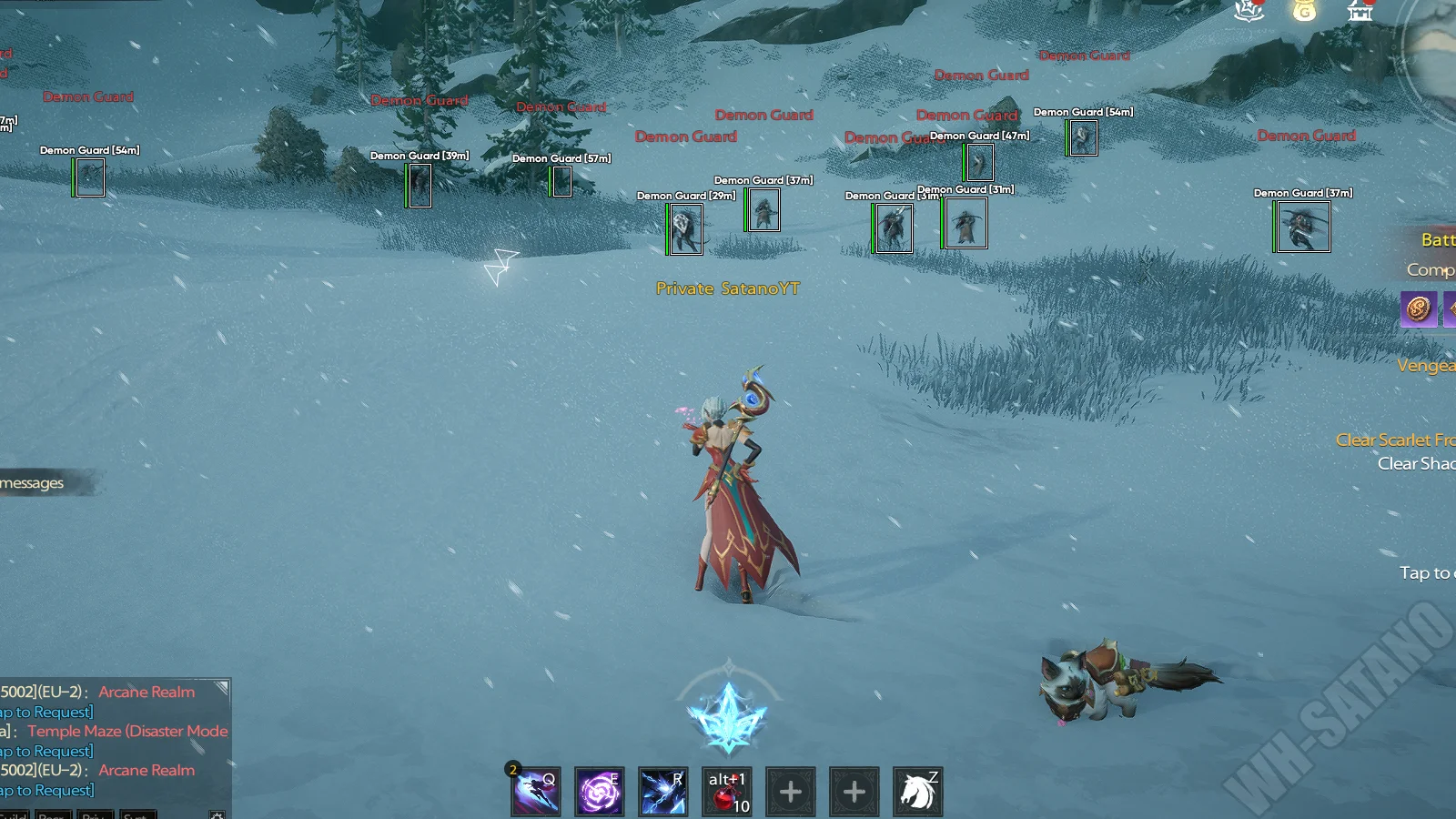The height and width of the screenshot is (819, 1456).
Task: Open the Guild chat tab
Action: pyautogui.click(x=14, y=814)
